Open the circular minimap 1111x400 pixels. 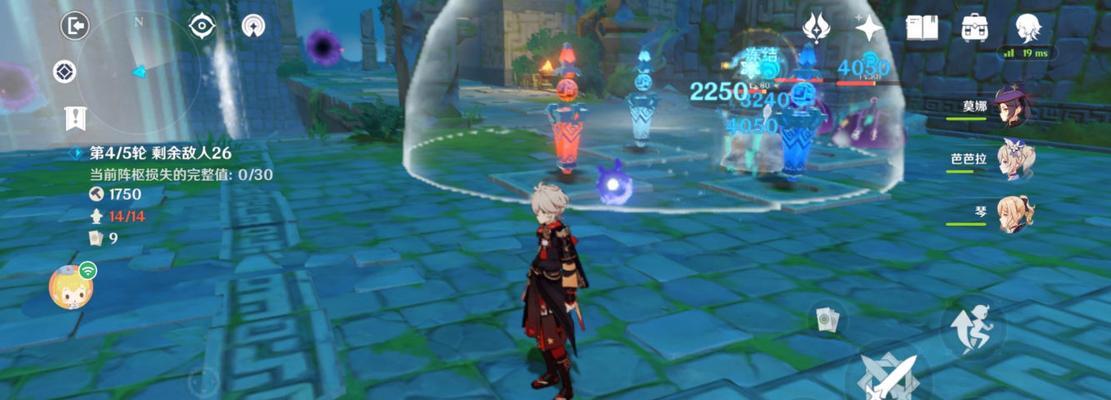pos(138,72)
